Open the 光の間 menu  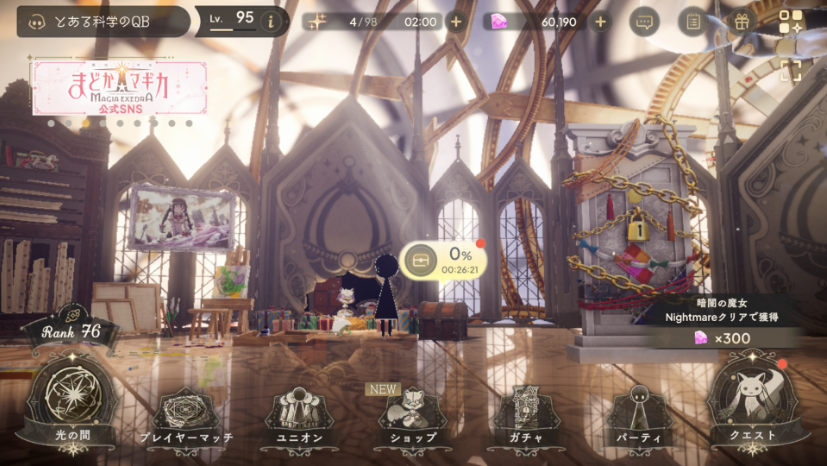pos(69,405)
